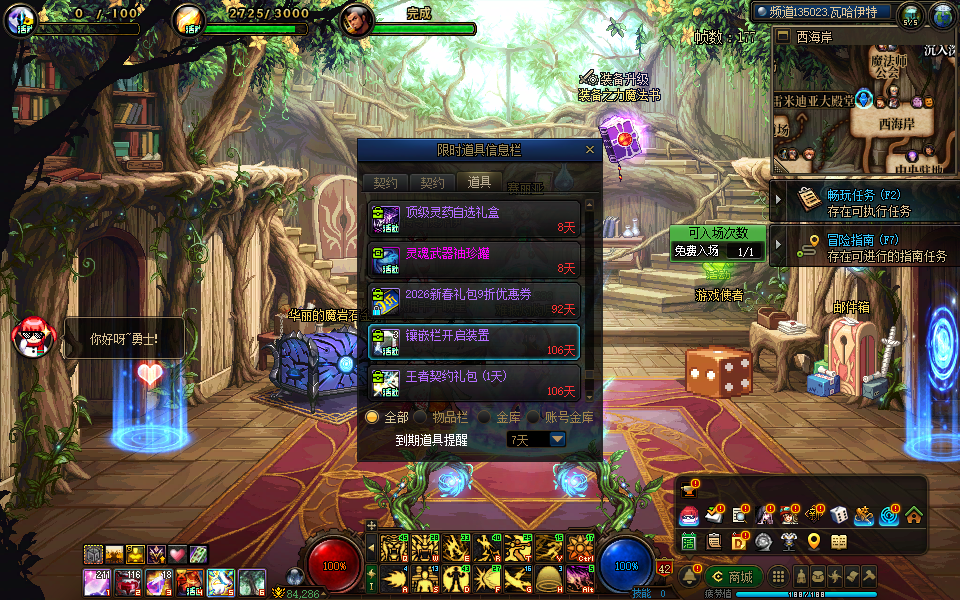Select the 灵魂武器袖珍罐 item row

pyautogui.click(x=474, y=258)
